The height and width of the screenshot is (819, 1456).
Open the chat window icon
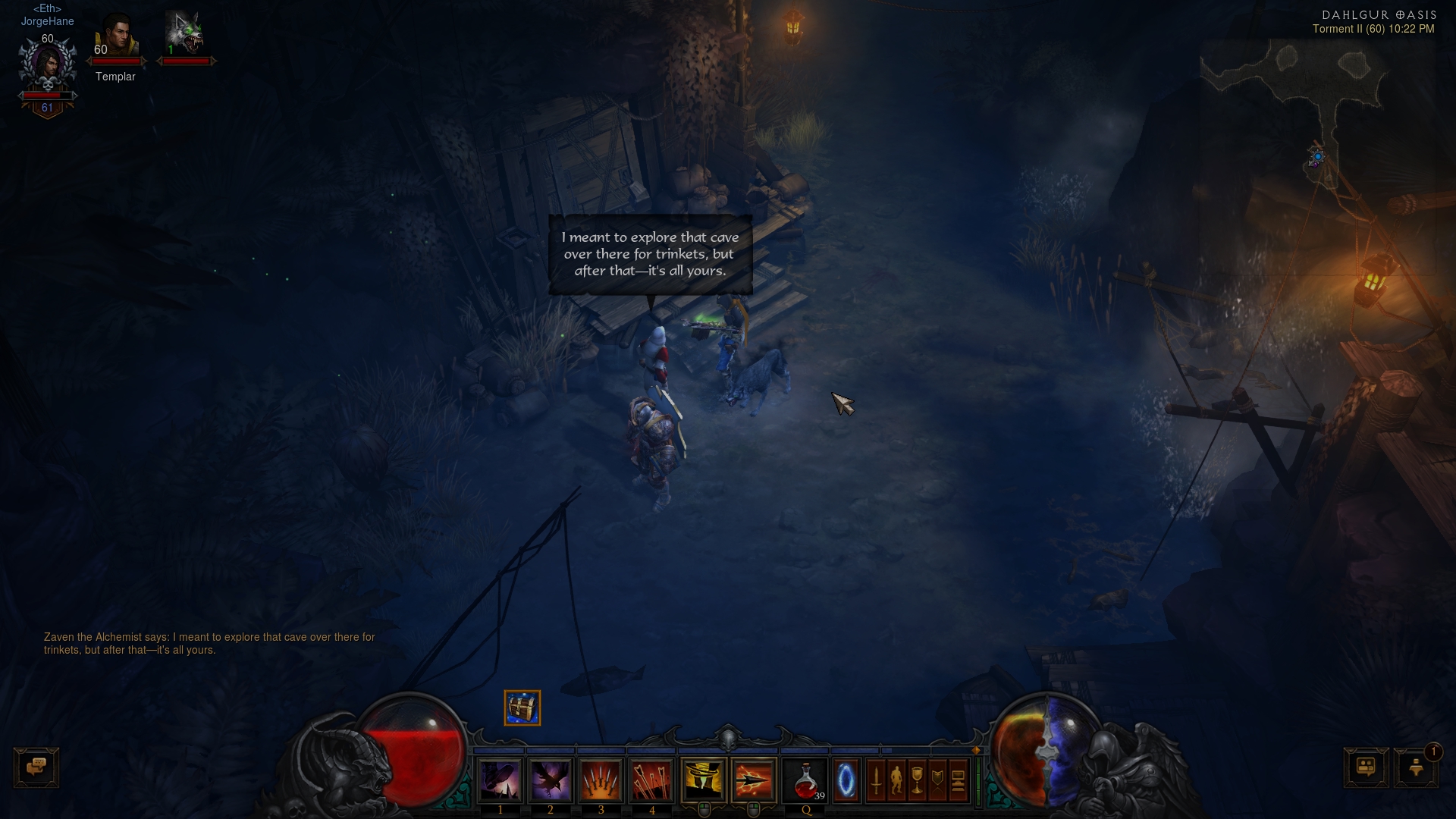[36, 767]
